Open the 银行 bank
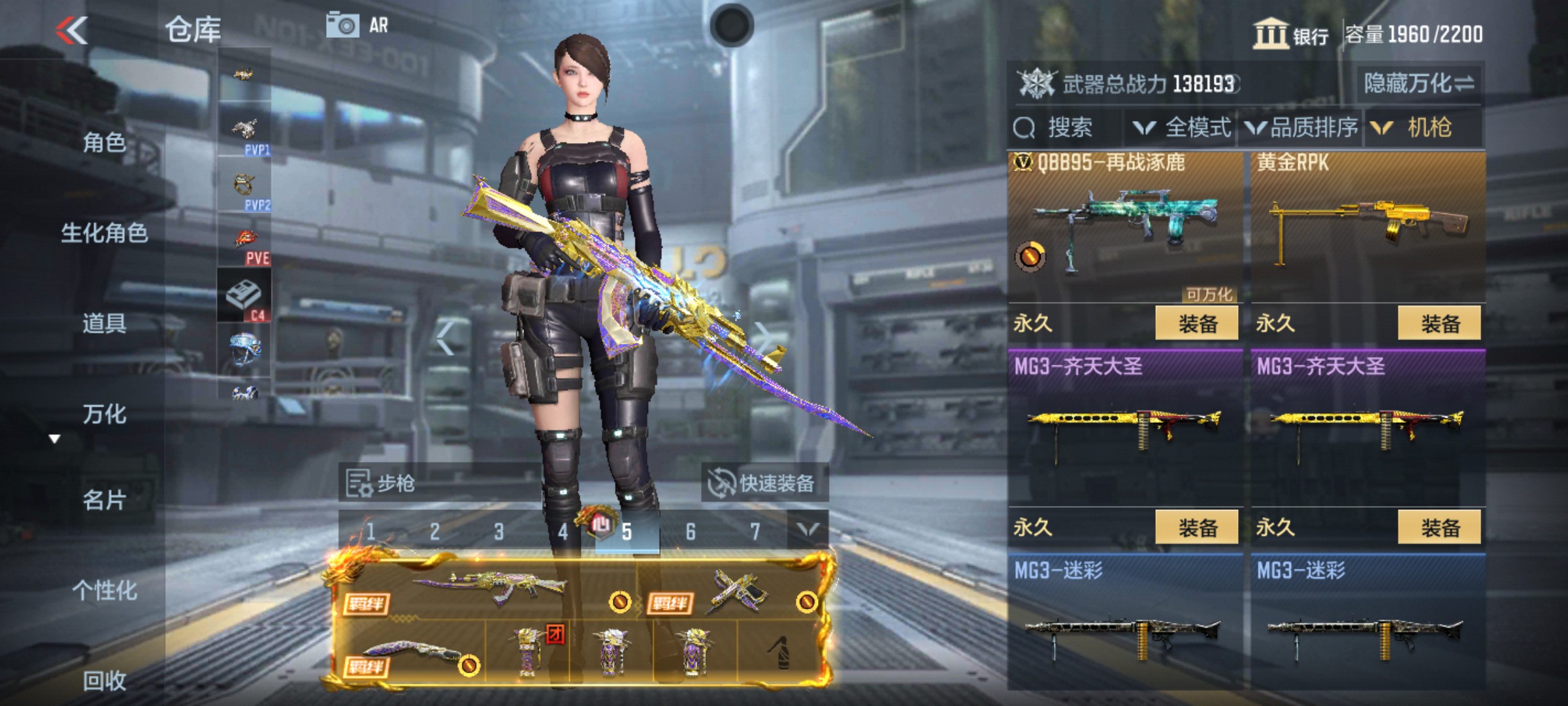Screen dimensions: 1568x706 coord(1291,34)
